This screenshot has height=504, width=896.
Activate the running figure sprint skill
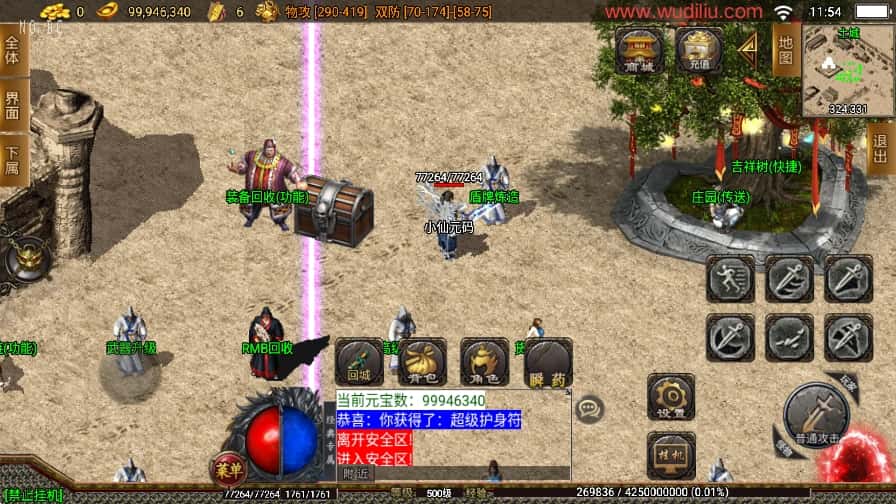[x=730, y=279]
